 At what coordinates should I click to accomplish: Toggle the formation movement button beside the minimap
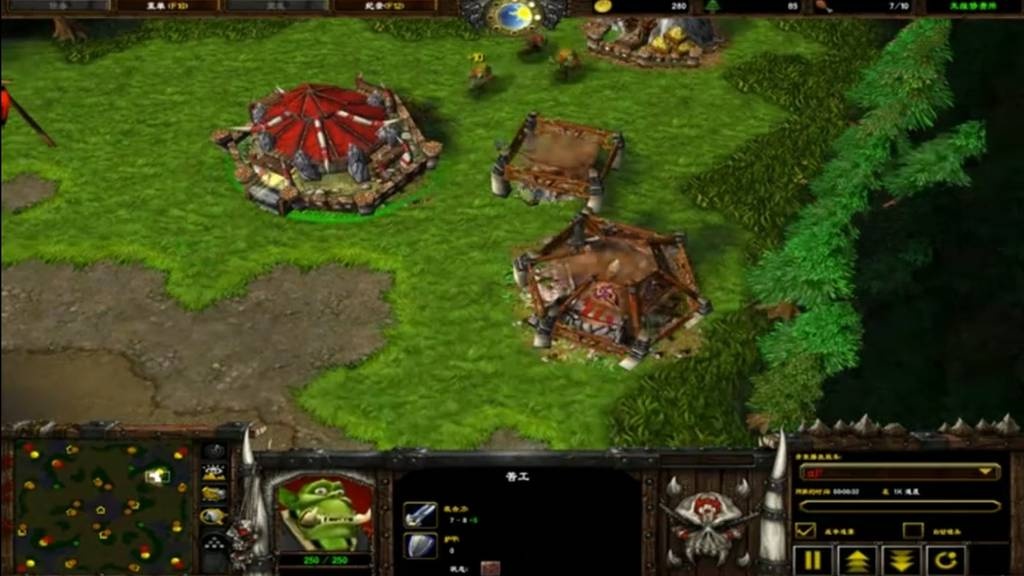tap(214, 541)
